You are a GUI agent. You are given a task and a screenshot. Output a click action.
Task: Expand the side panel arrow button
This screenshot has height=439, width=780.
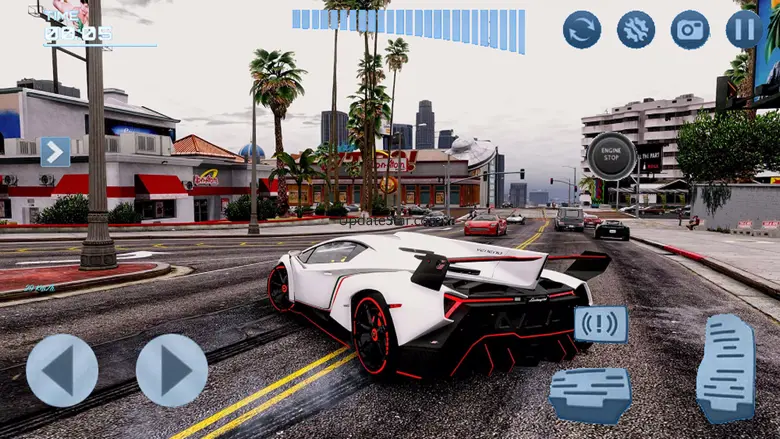point(55,152)
